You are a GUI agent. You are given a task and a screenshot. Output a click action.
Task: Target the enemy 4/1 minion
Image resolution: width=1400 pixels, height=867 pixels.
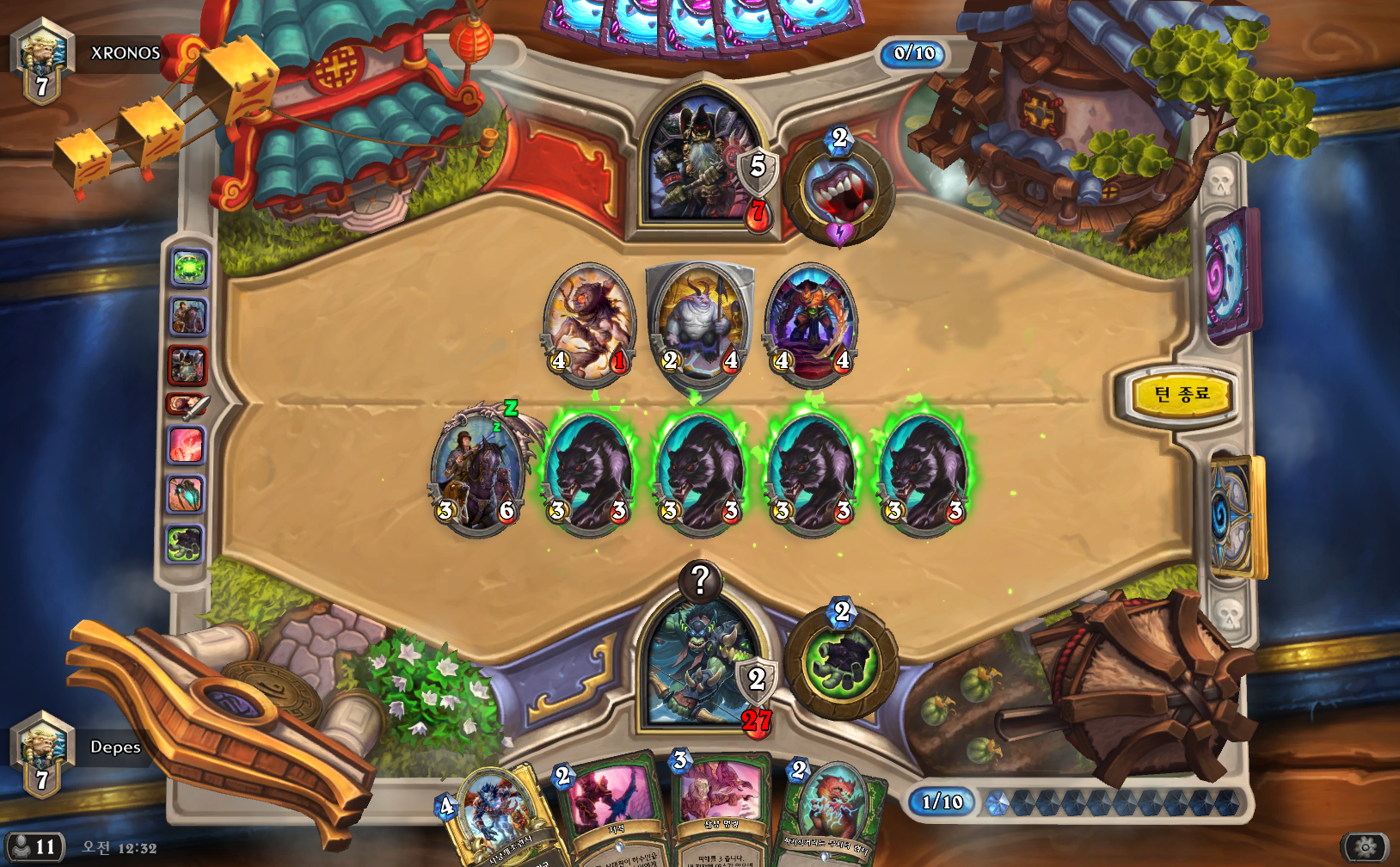click(588, 323)
